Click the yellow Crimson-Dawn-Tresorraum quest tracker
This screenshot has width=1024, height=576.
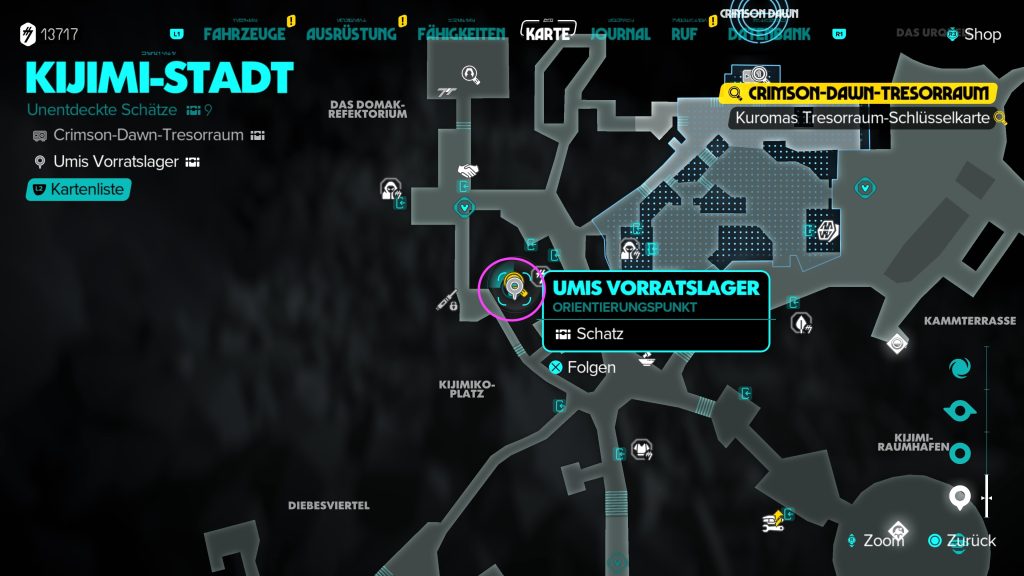pyautogui.click(x=860, y=94)
